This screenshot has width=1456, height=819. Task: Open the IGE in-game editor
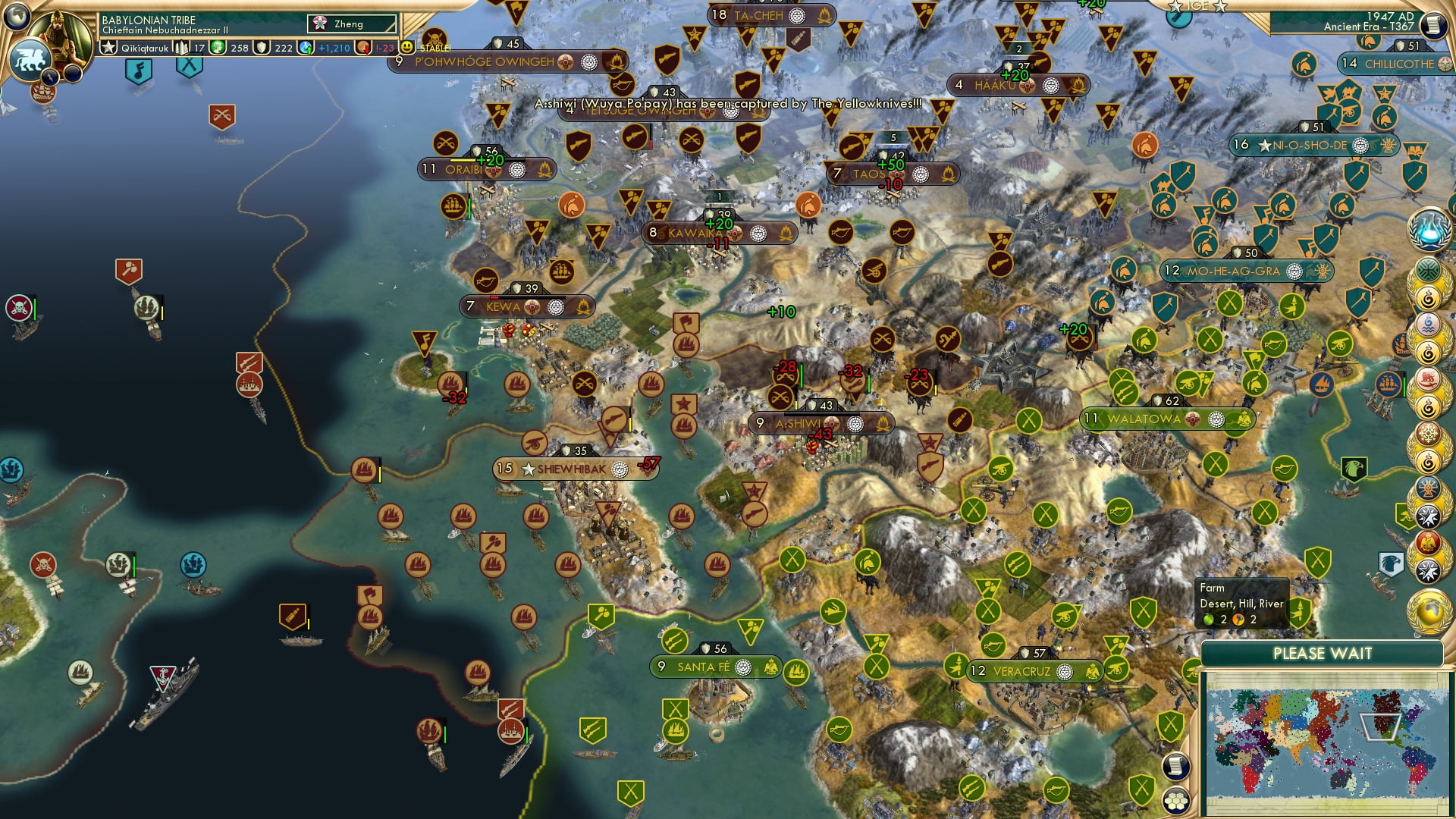click(x=1197, y=6)
